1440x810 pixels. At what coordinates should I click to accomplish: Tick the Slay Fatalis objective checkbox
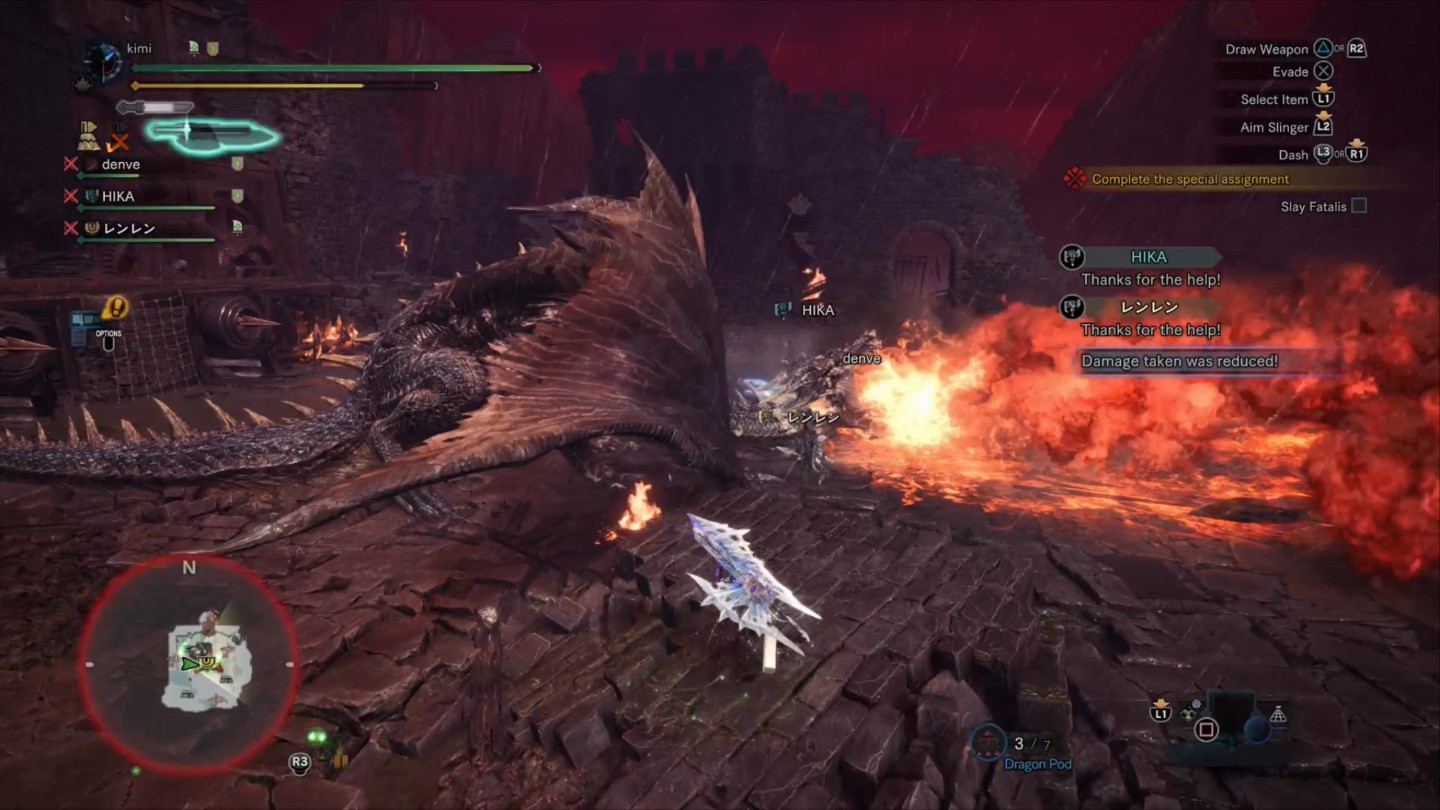tap(1359, 206)
